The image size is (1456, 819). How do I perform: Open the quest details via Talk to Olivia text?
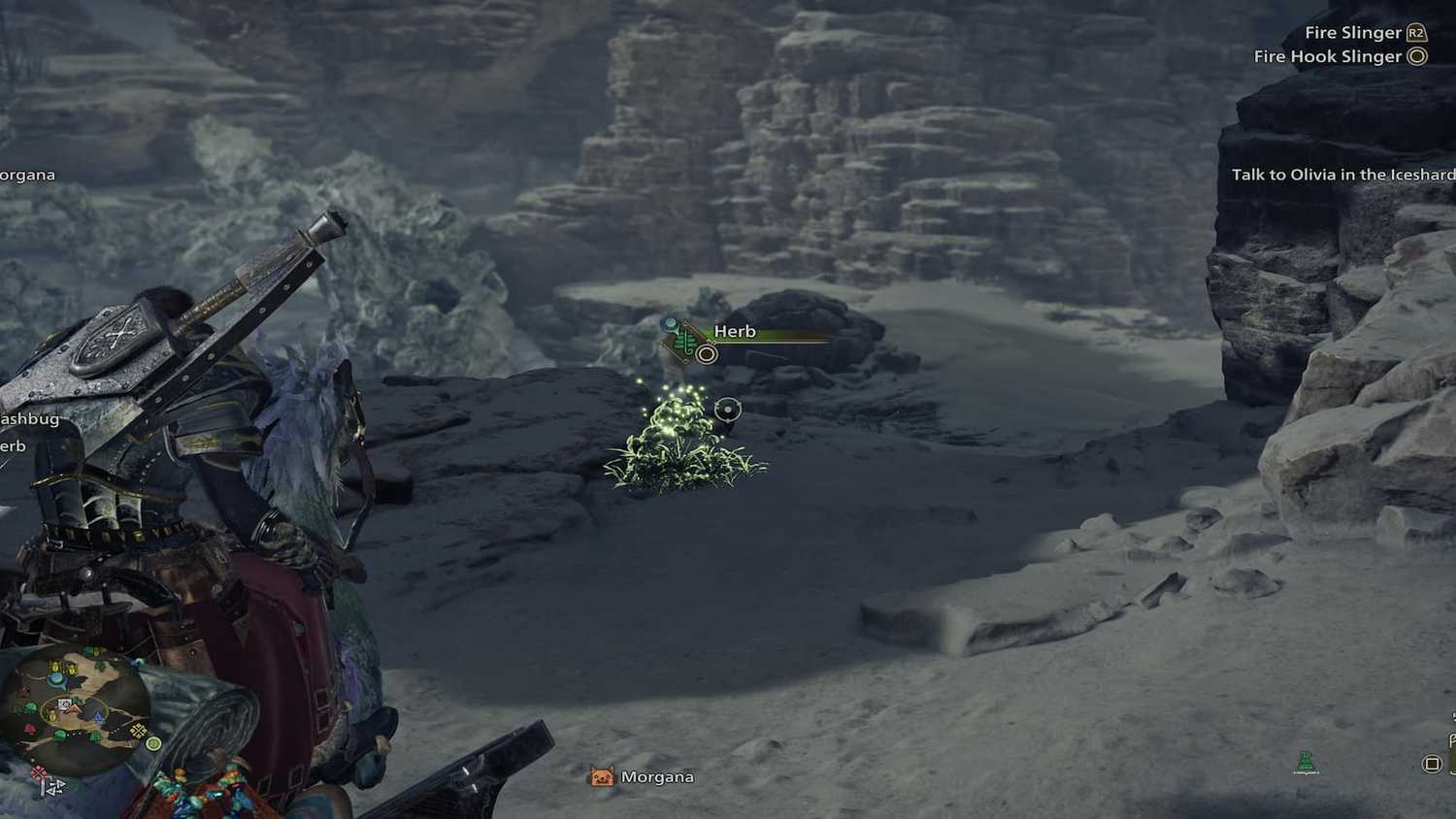(x=1343, y=175)
